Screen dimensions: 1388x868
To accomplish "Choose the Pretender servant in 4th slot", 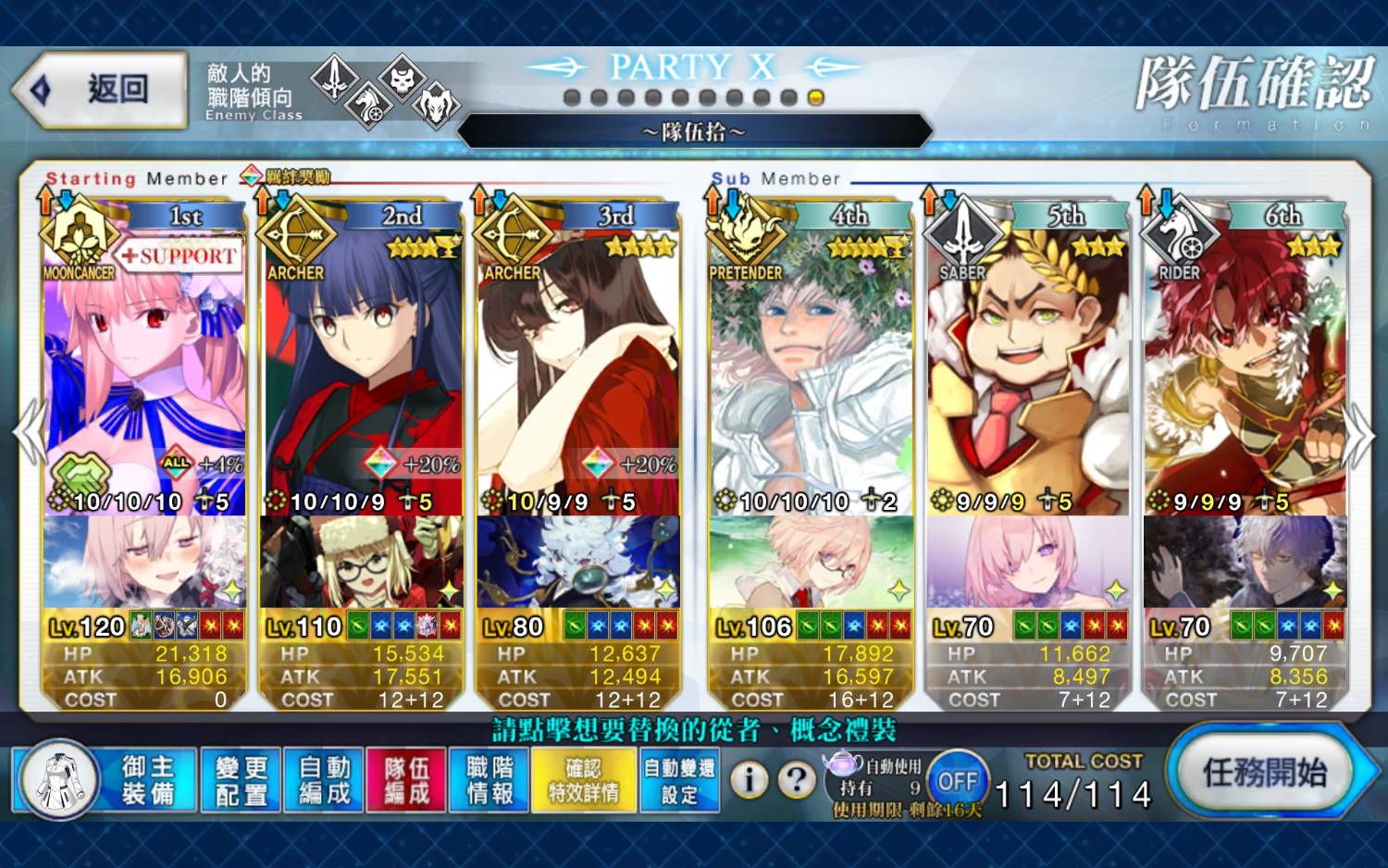I will pos(811,370).
